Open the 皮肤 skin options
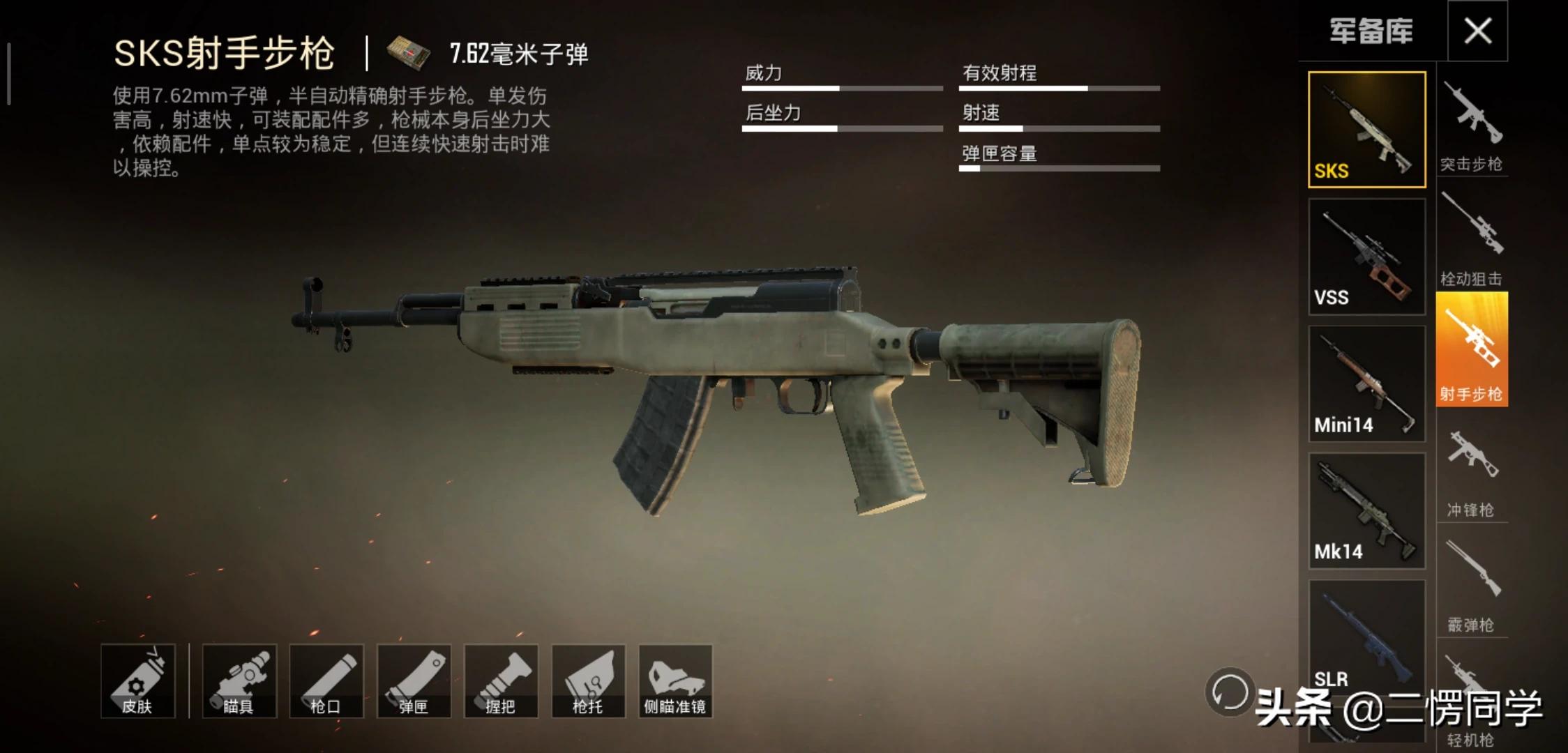 pyautogui.click(x=137, y=681)
